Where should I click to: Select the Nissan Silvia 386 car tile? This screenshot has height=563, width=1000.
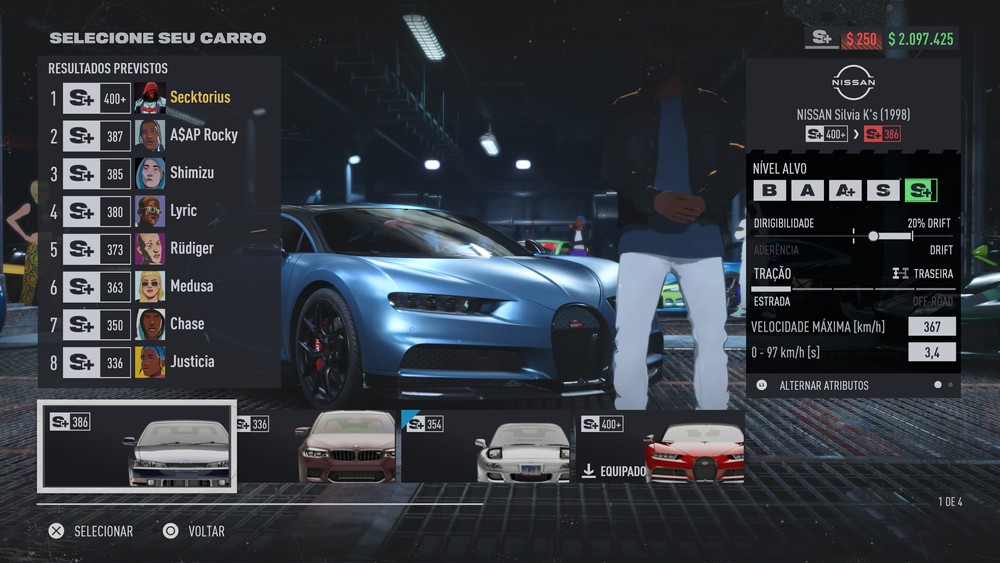pos(137,446)
